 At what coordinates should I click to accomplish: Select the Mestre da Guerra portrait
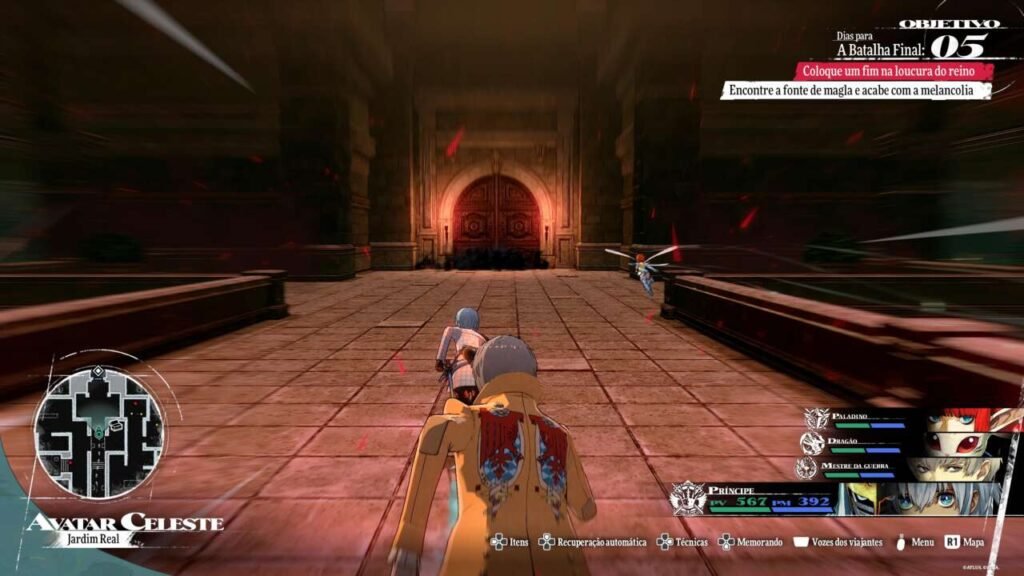(950, 469)
